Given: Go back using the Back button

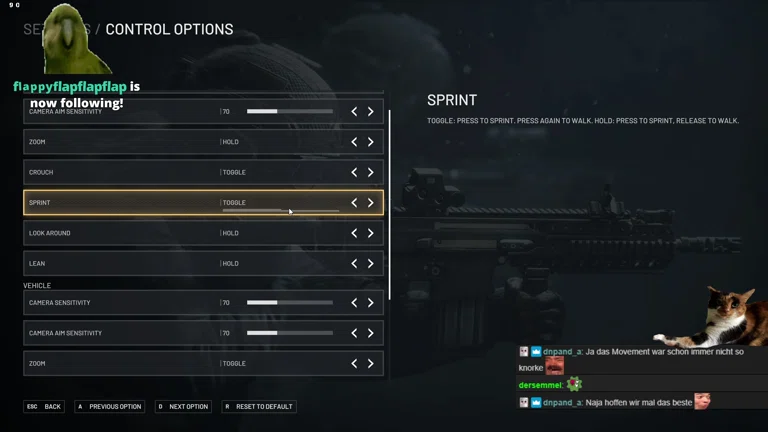Looking at the screenshot, I should click(45, 407).
